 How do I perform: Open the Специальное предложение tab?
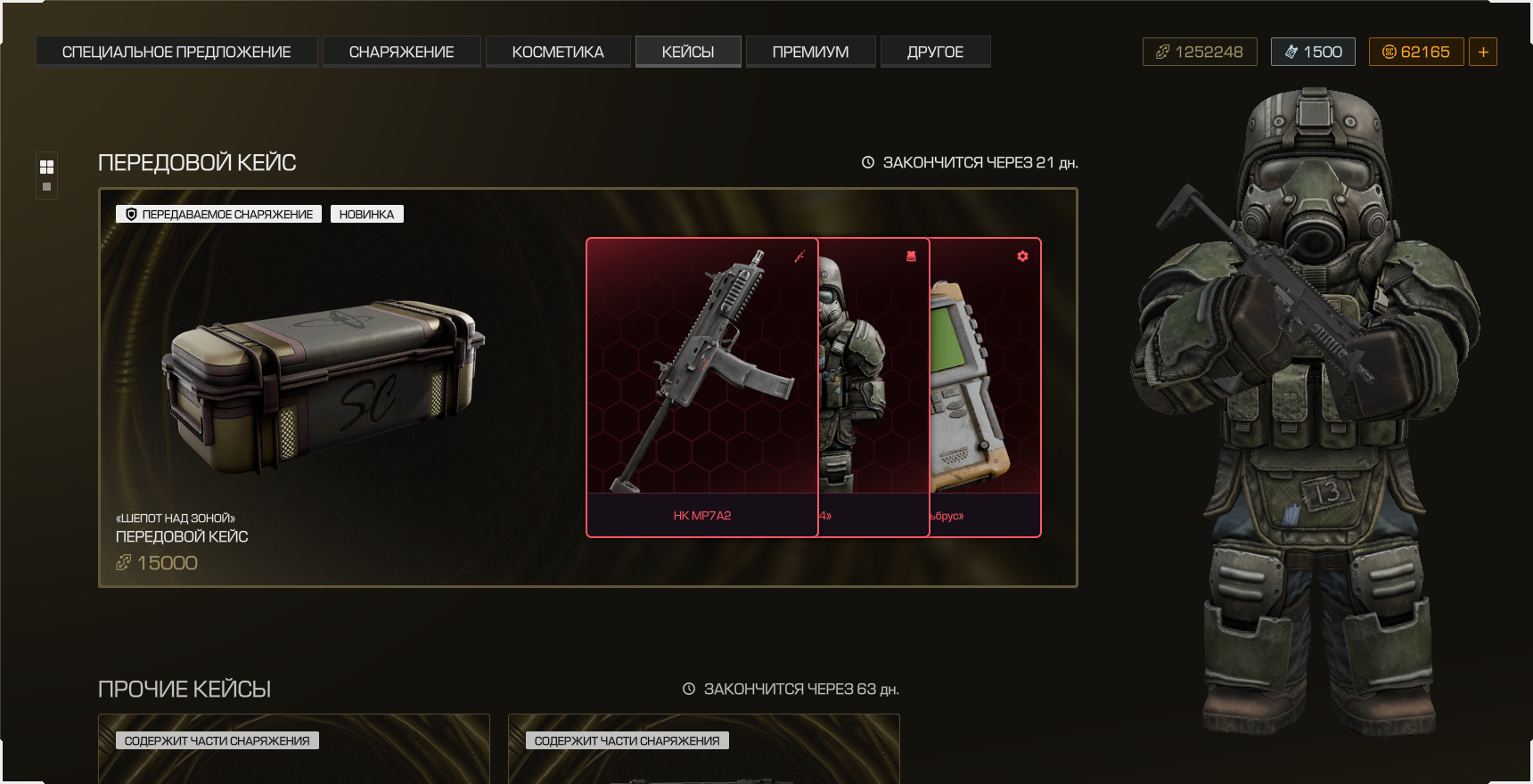176,52
